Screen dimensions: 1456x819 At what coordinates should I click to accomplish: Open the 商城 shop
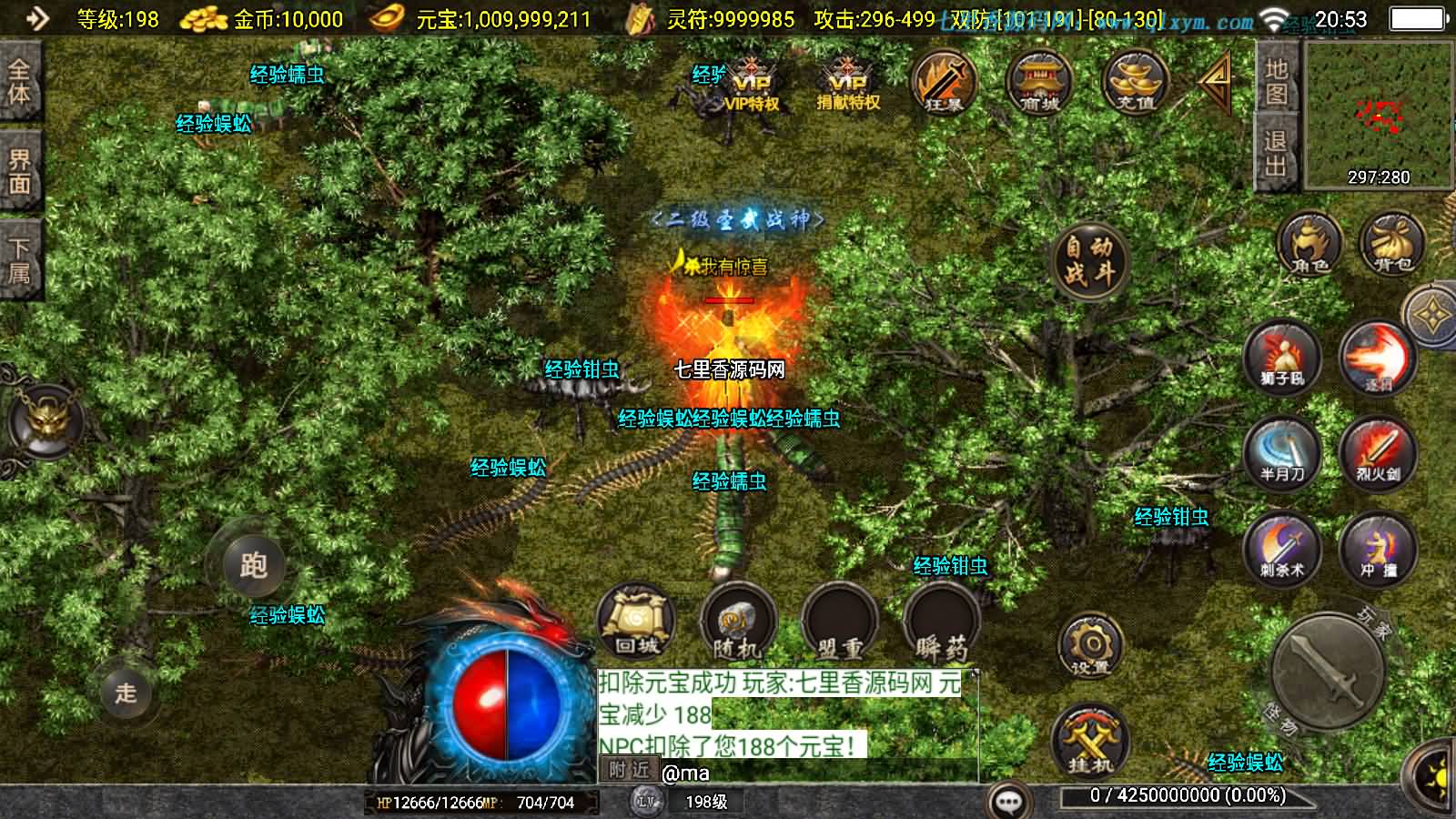pyautogui.click(x=1039, y=83)
